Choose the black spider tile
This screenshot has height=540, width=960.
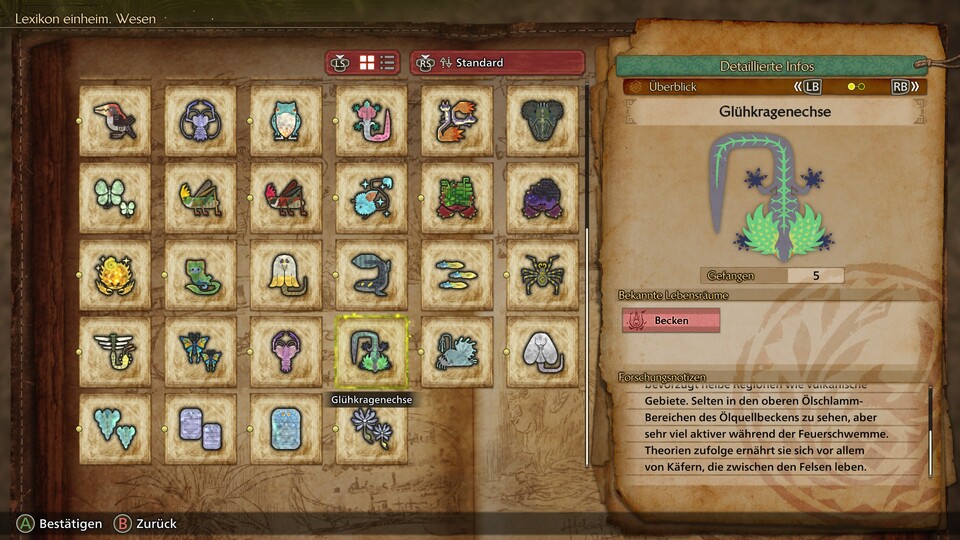coord(542,274)
